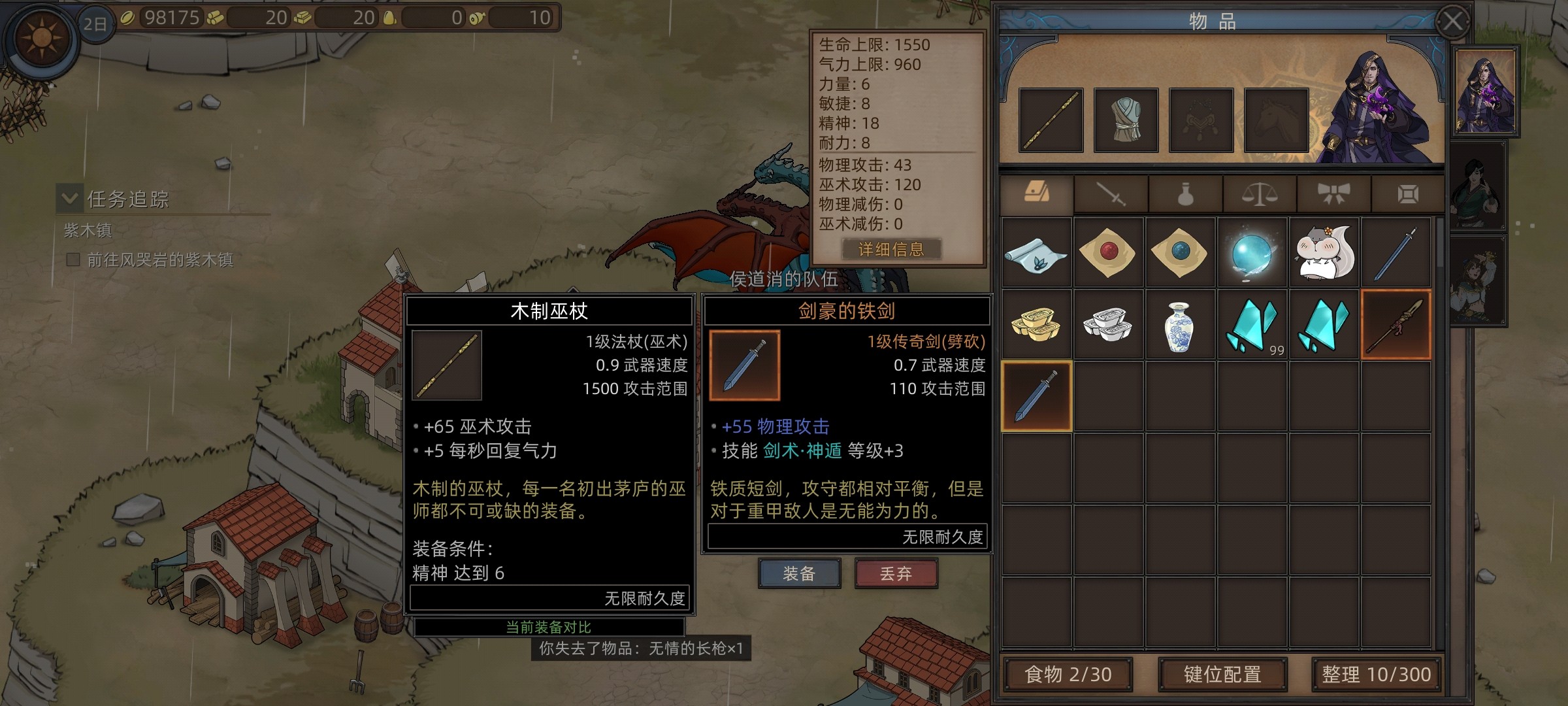Choose the purple-hooded mage portrait
The width and height of the screenshot is (1568, 706).
pos(1486,92)
